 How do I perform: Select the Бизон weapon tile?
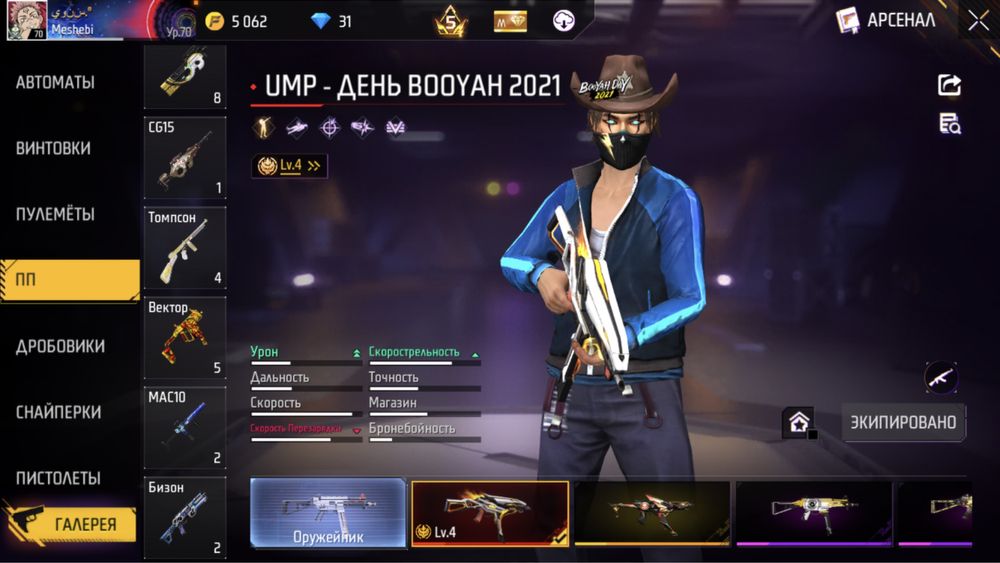tap(185, 515)
